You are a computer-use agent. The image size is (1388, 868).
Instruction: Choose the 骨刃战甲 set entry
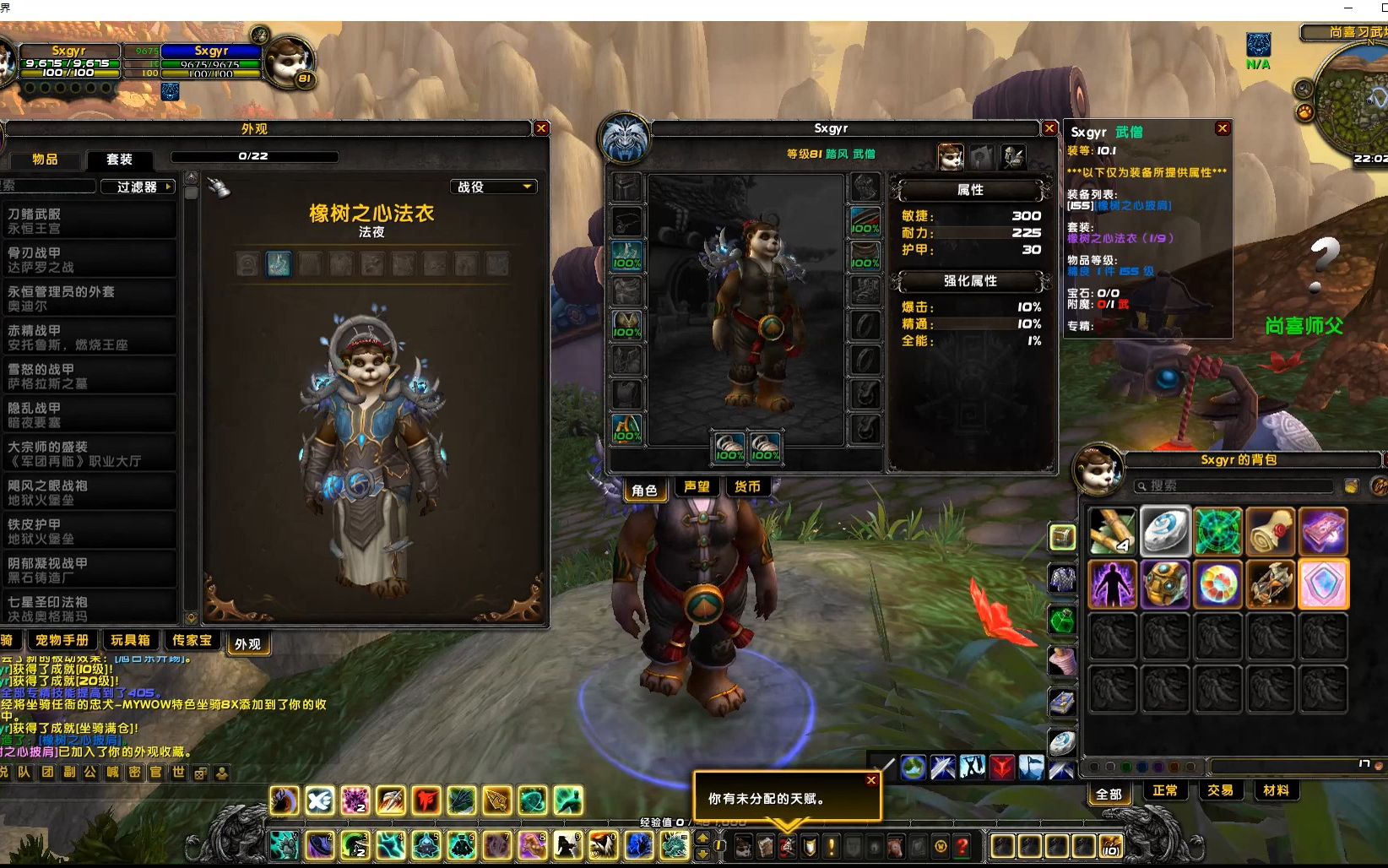[x=89, y=260]
